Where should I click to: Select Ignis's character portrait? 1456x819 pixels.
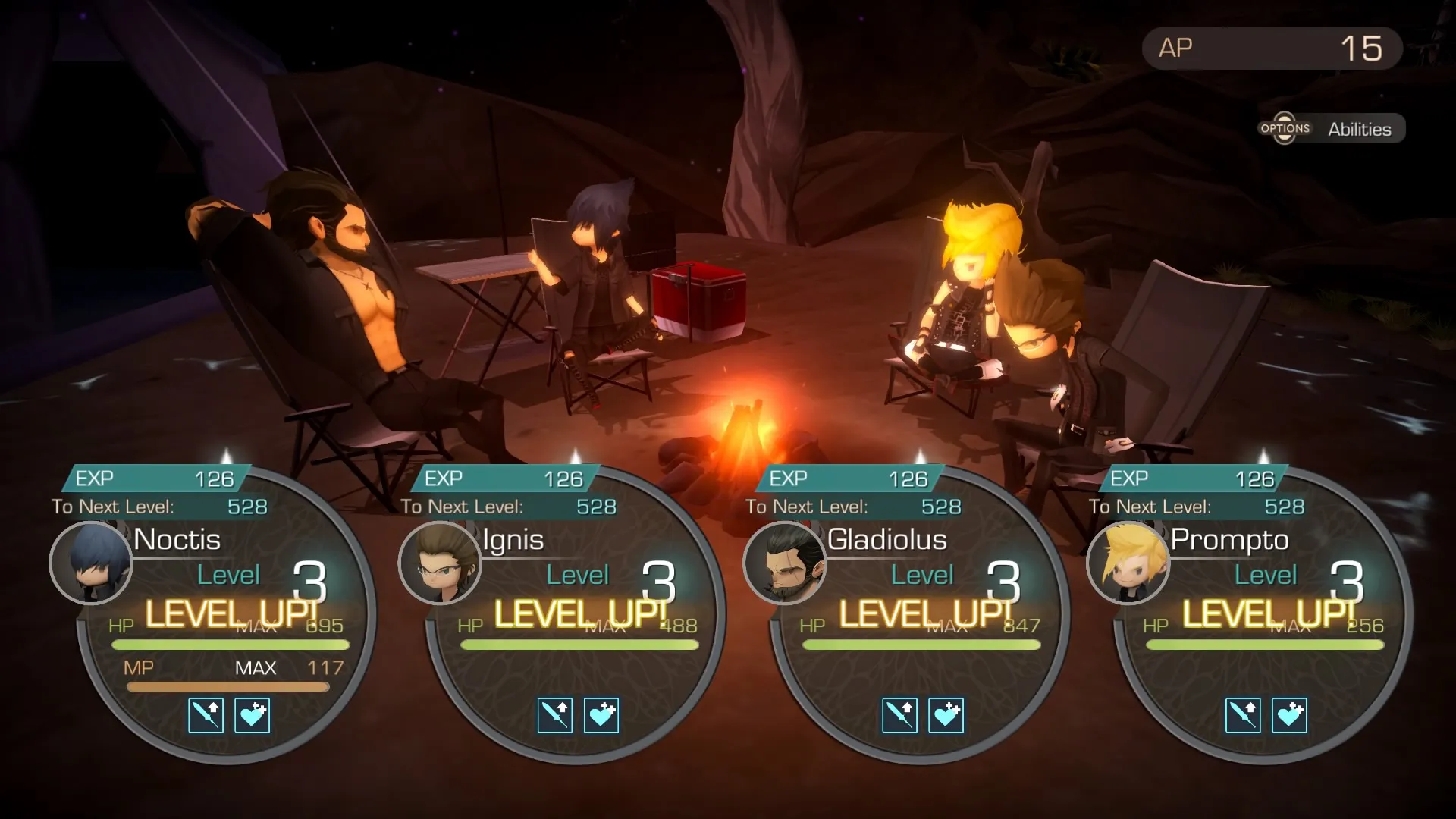[x=440, y=563]
